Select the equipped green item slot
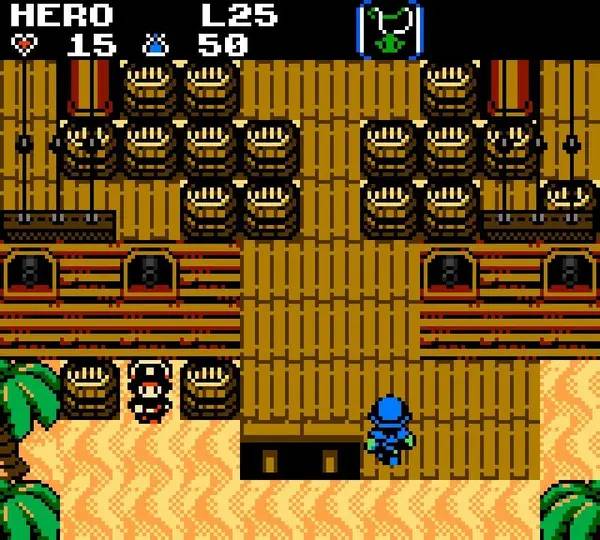This screenshot has height=540, width=600. pyautogui.click(x=389, y=29)
